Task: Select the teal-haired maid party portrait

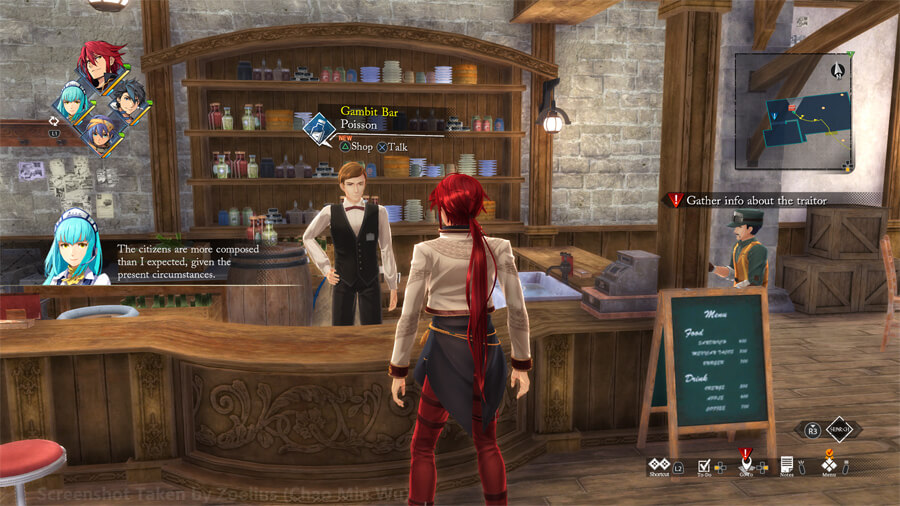Action: point(73,101)
